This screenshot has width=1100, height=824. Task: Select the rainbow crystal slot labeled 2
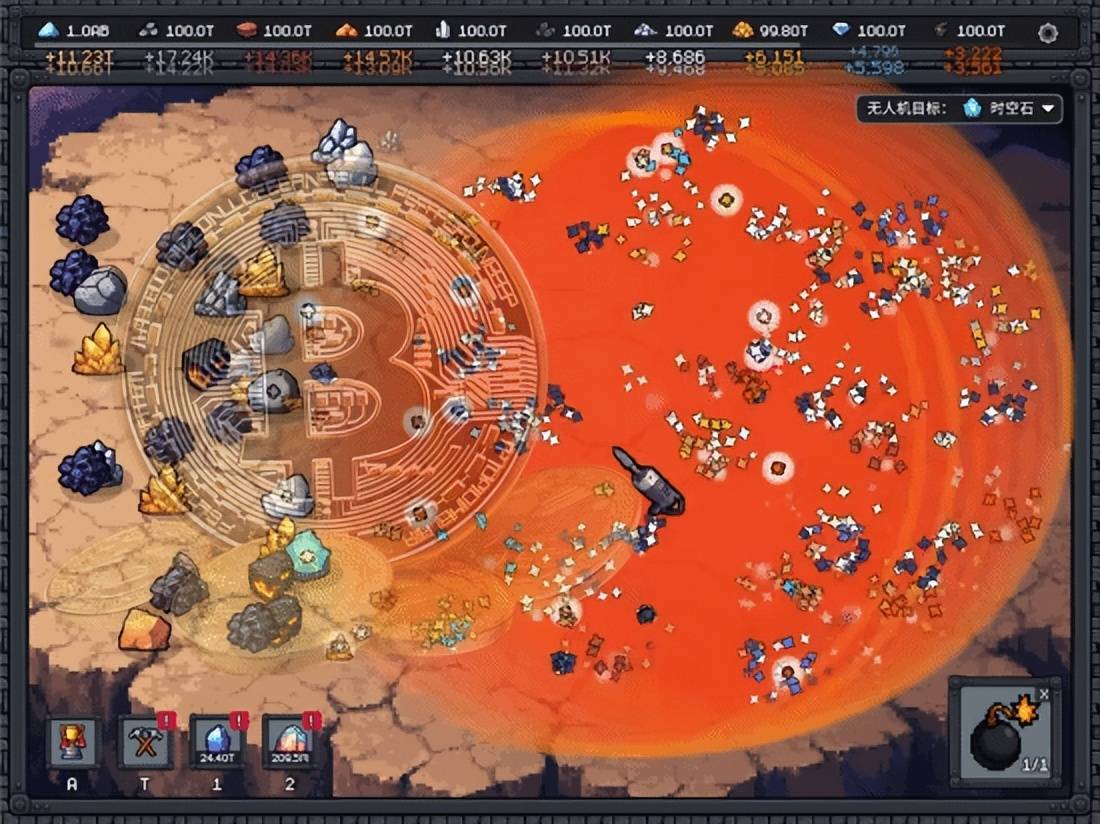tap(290, 743)
